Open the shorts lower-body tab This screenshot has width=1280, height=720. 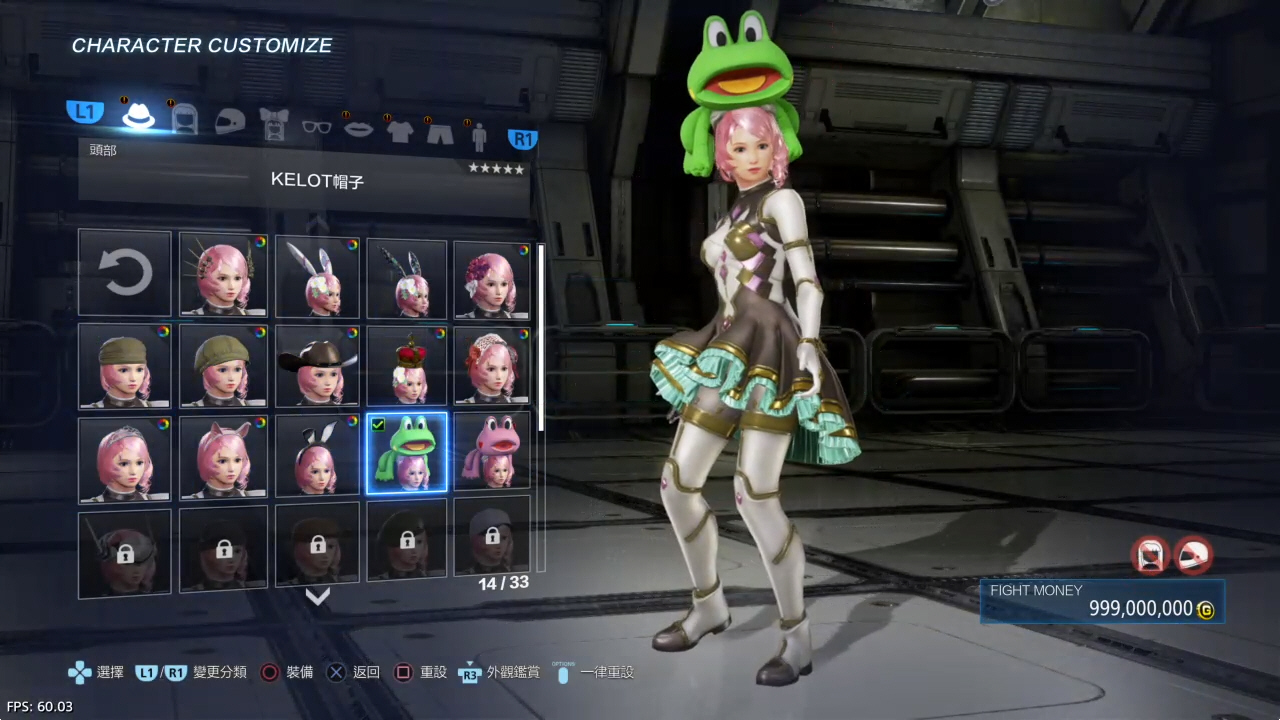tap(440, 132)
